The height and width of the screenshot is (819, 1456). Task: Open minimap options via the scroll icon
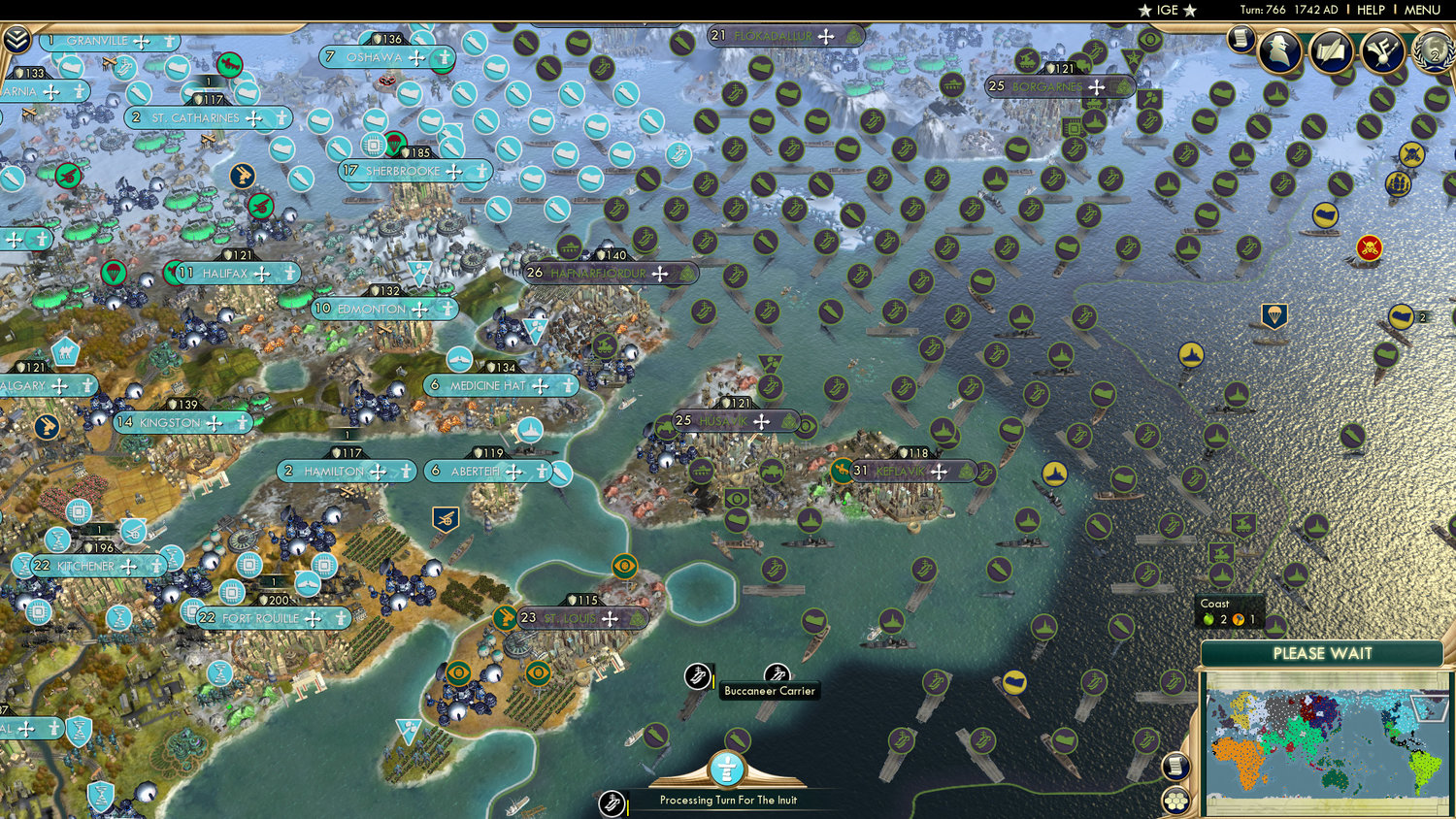(x=1174, y=767)
